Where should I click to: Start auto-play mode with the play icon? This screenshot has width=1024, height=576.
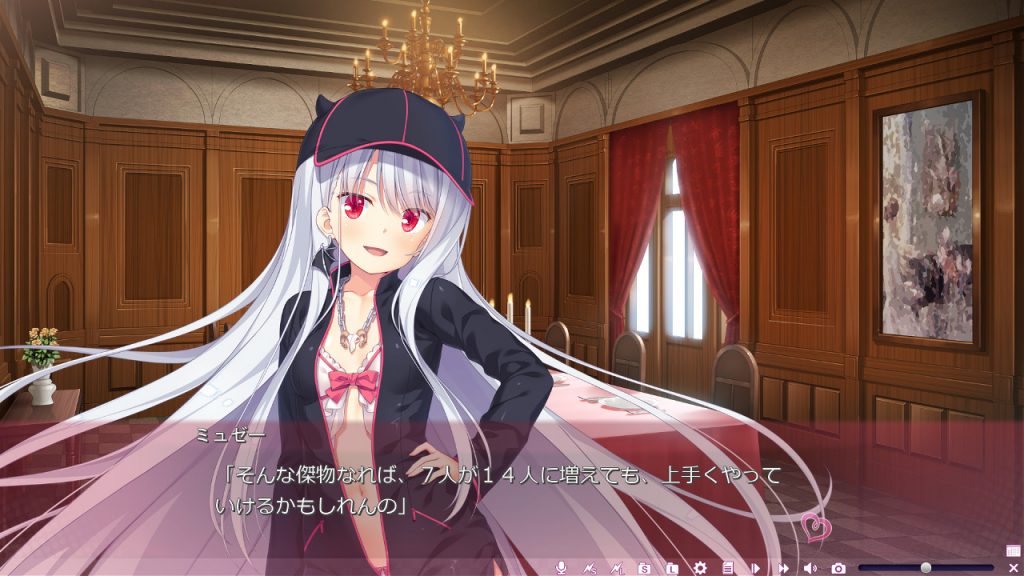(x=756, y=567)
